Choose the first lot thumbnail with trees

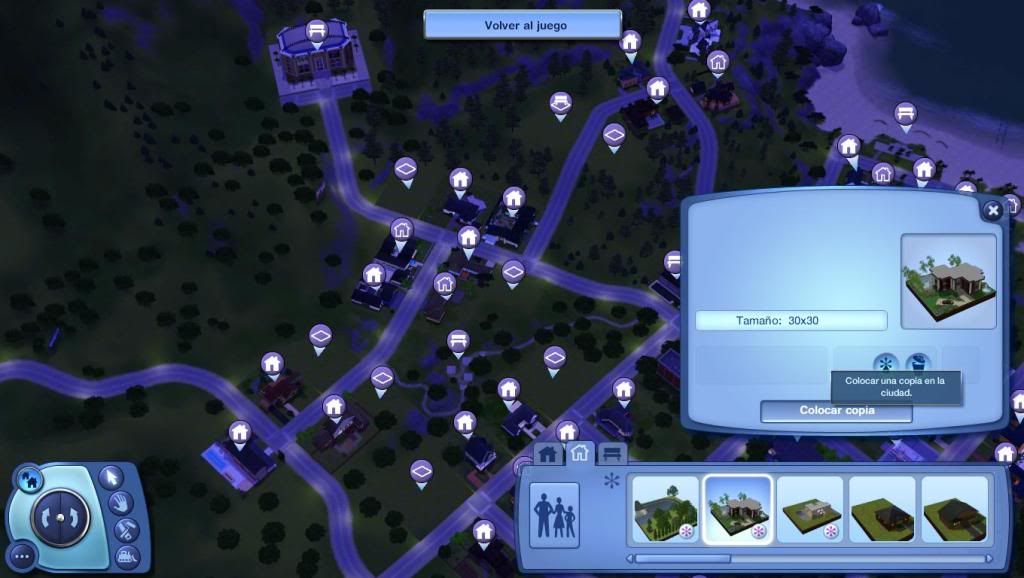pyautogui.click(x=665, y=509)
